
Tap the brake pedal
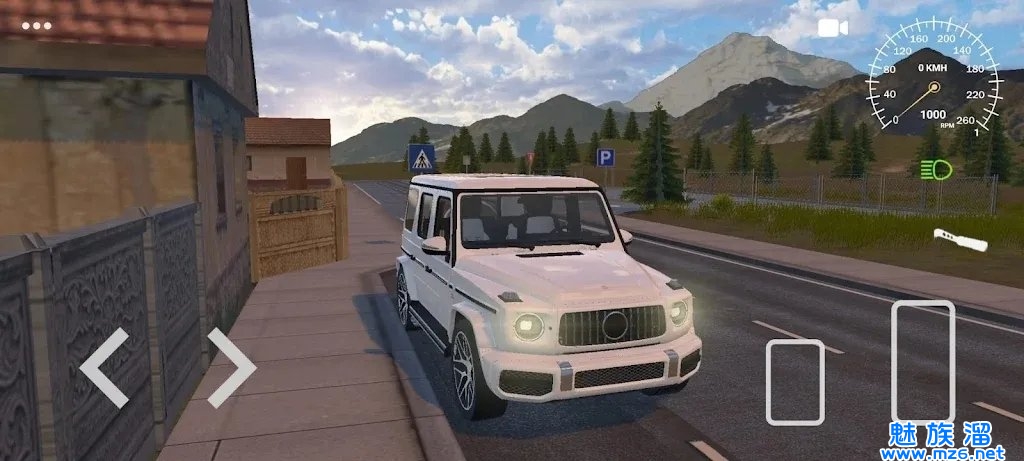click(795, 382)
